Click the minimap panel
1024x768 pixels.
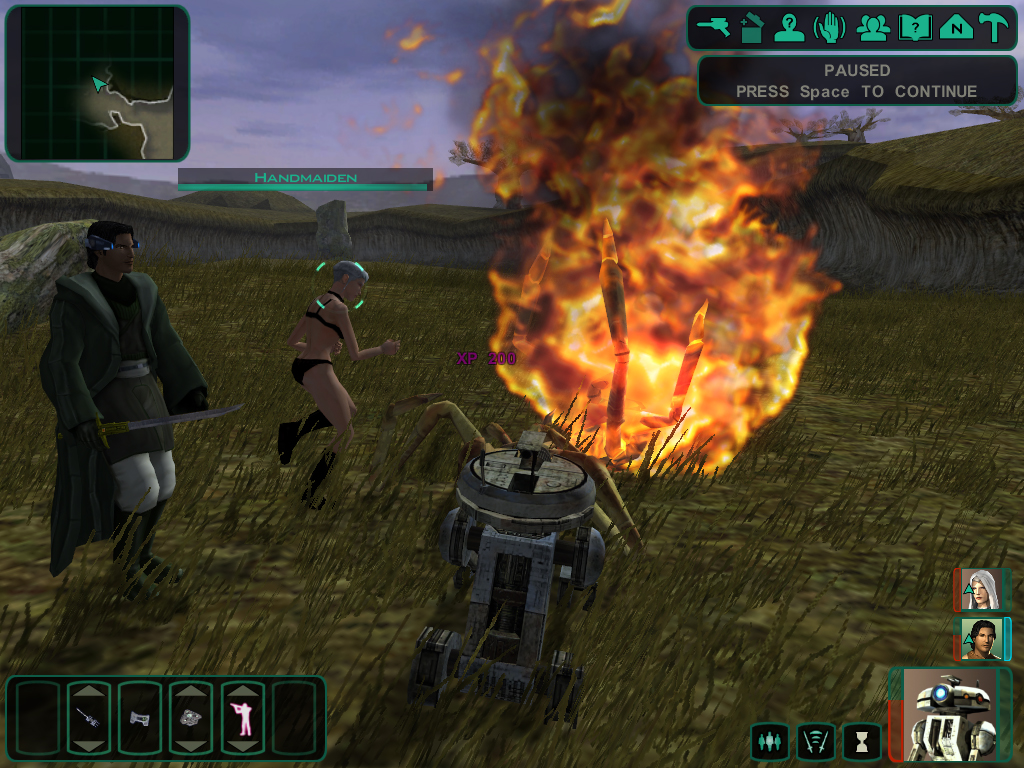pyautogui.click(x=97, y=83)
